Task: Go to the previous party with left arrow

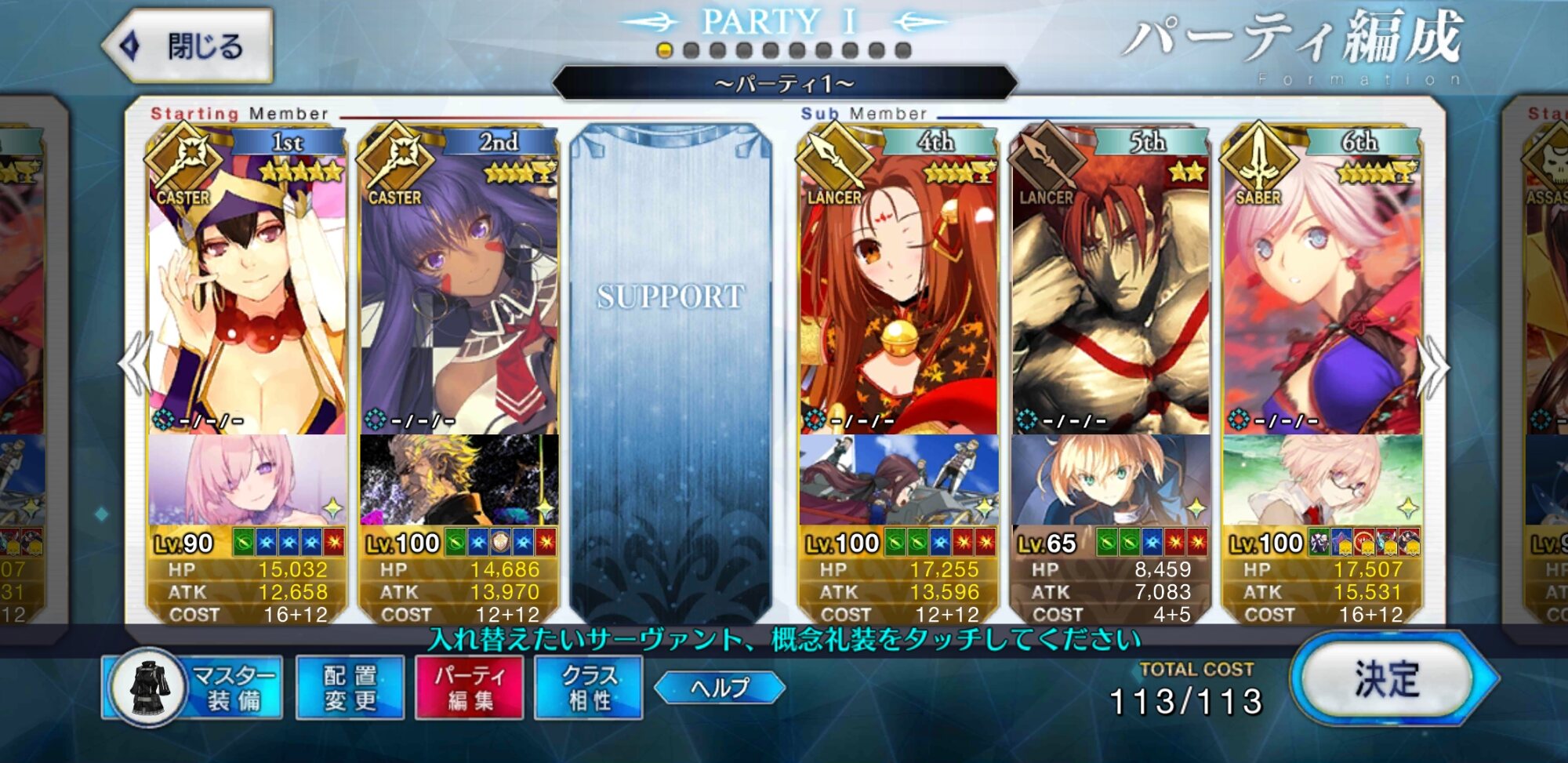Action: pyautogui.click(x=135, y=365)
